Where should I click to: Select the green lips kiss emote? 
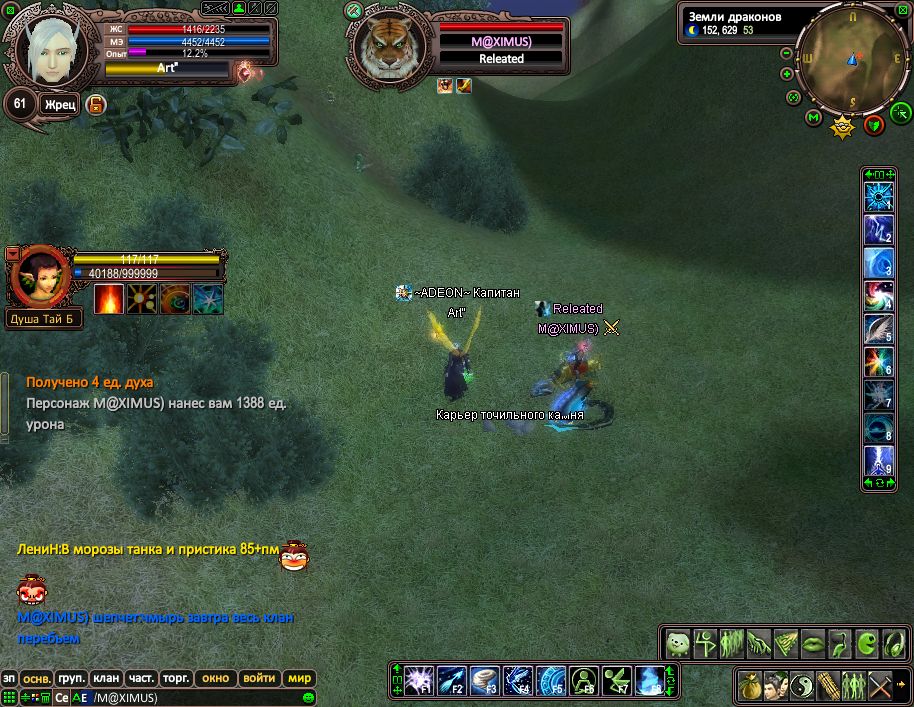(x=814, y=642)
